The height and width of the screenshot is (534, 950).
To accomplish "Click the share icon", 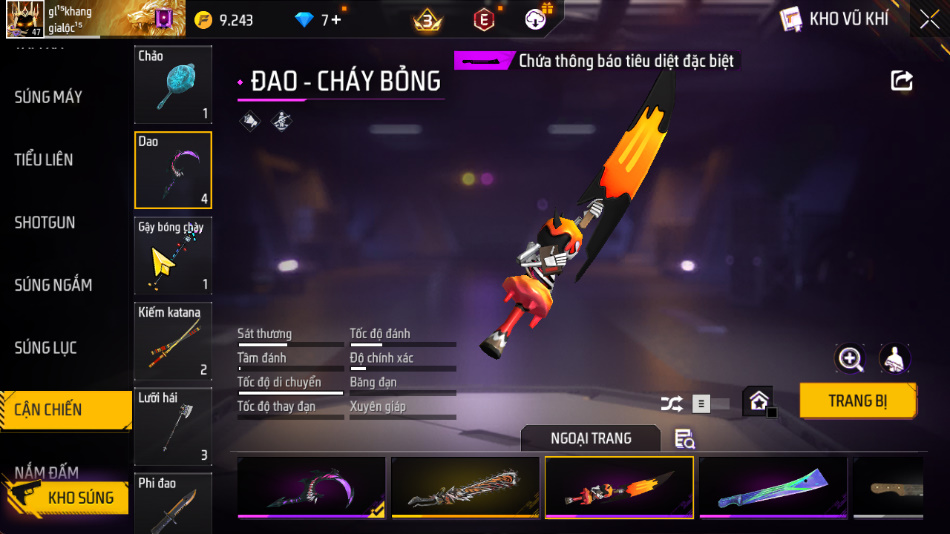I will click(x=902, y=81).
